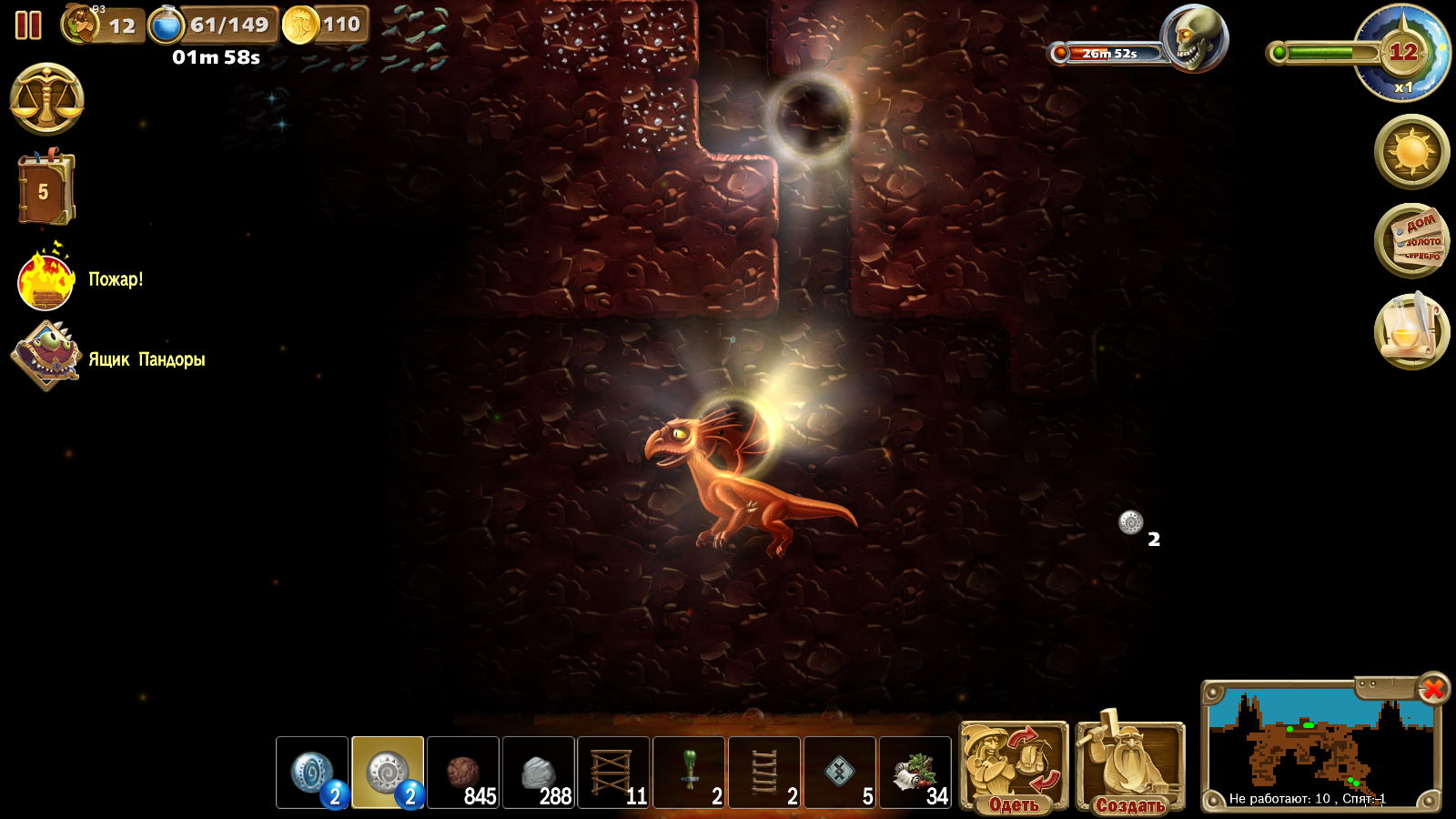Select the silver spiral rune slot
This screenshot has height=819, width=1456.
click(388, 773)
